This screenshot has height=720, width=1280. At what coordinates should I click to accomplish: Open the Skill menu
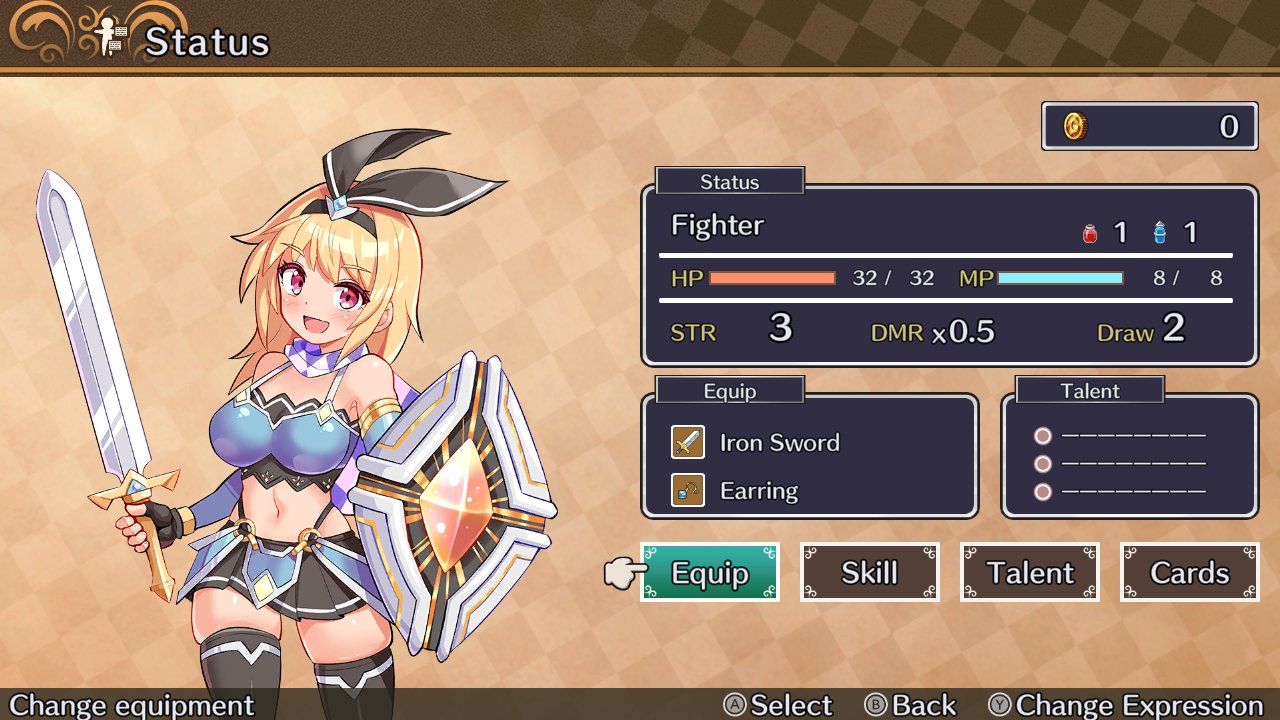pos(869,572)
